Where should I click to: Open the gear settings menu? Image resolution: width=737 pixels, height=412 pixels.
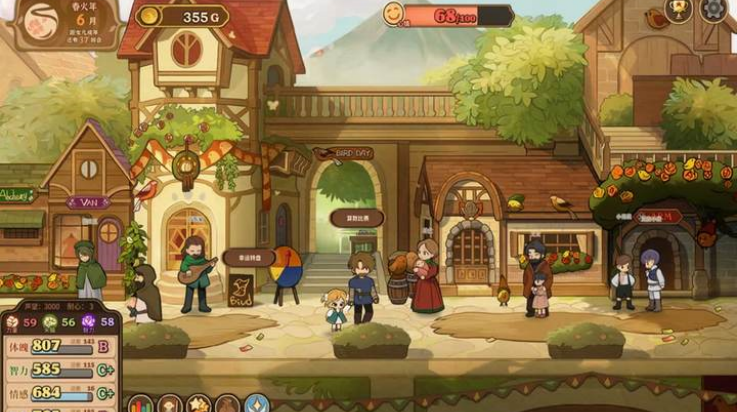(x=715, y=10)
